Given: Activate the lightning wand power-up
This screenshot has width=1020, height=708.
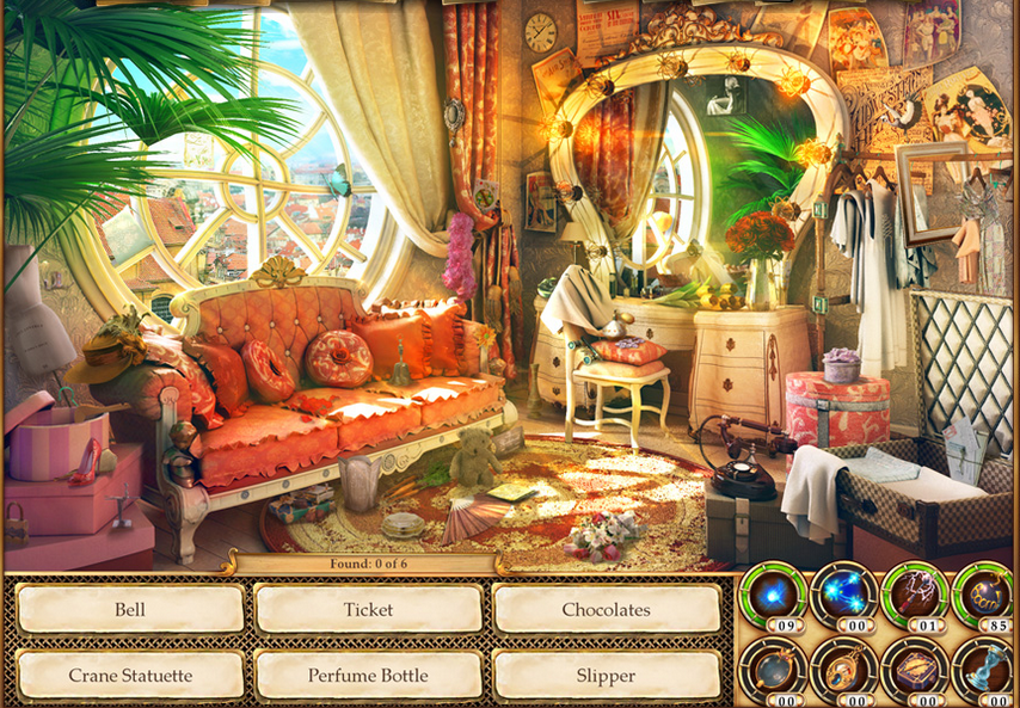Looking at the screenshot, I should (915, 596).
